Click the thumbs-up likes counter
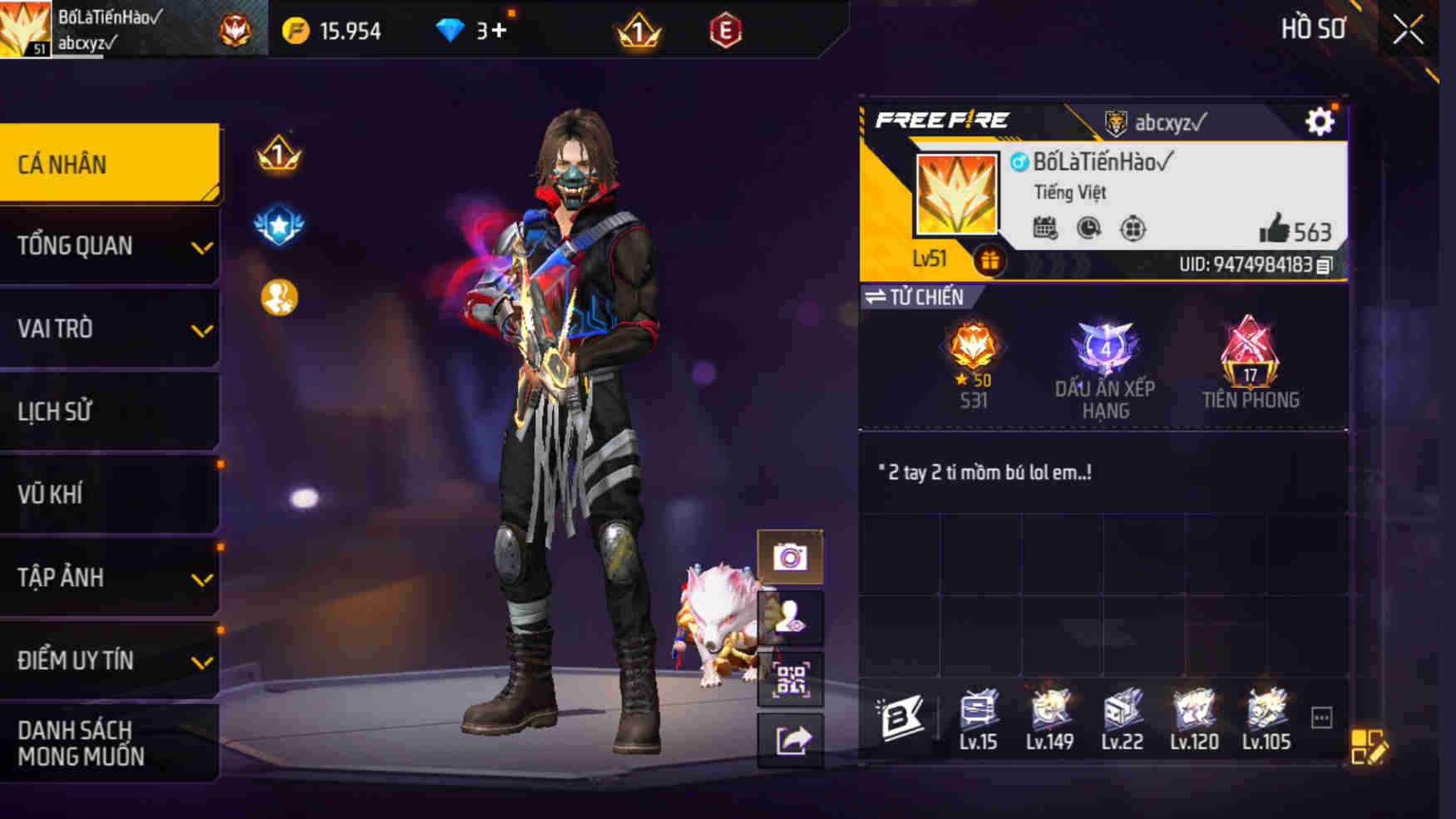The height and width of the screenshot is (819, 1456). point(1276,226)
